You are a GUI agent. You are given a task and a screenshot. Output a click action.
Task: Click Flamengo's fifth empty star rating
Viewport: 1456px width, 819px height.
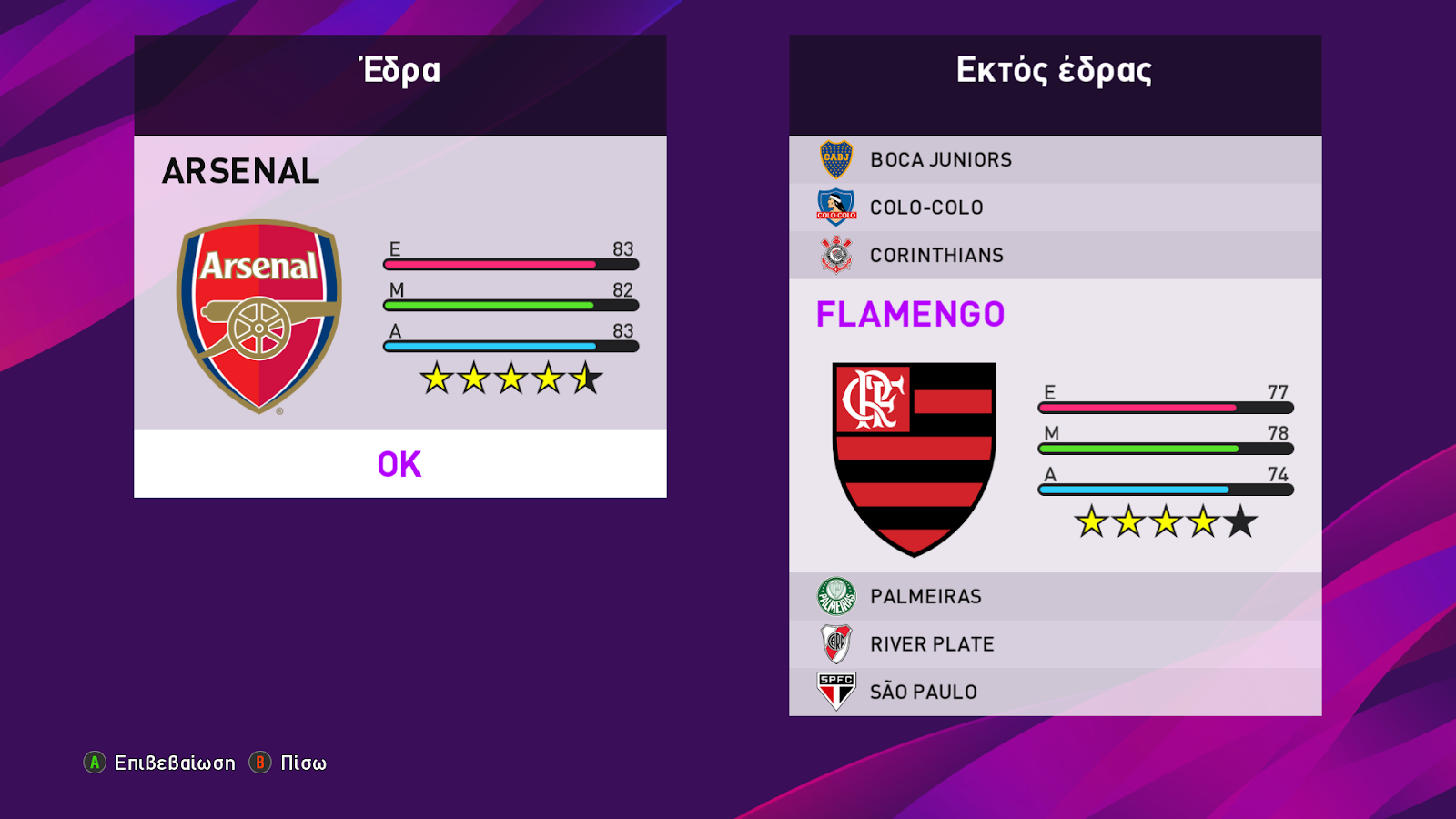(1240, 522)
